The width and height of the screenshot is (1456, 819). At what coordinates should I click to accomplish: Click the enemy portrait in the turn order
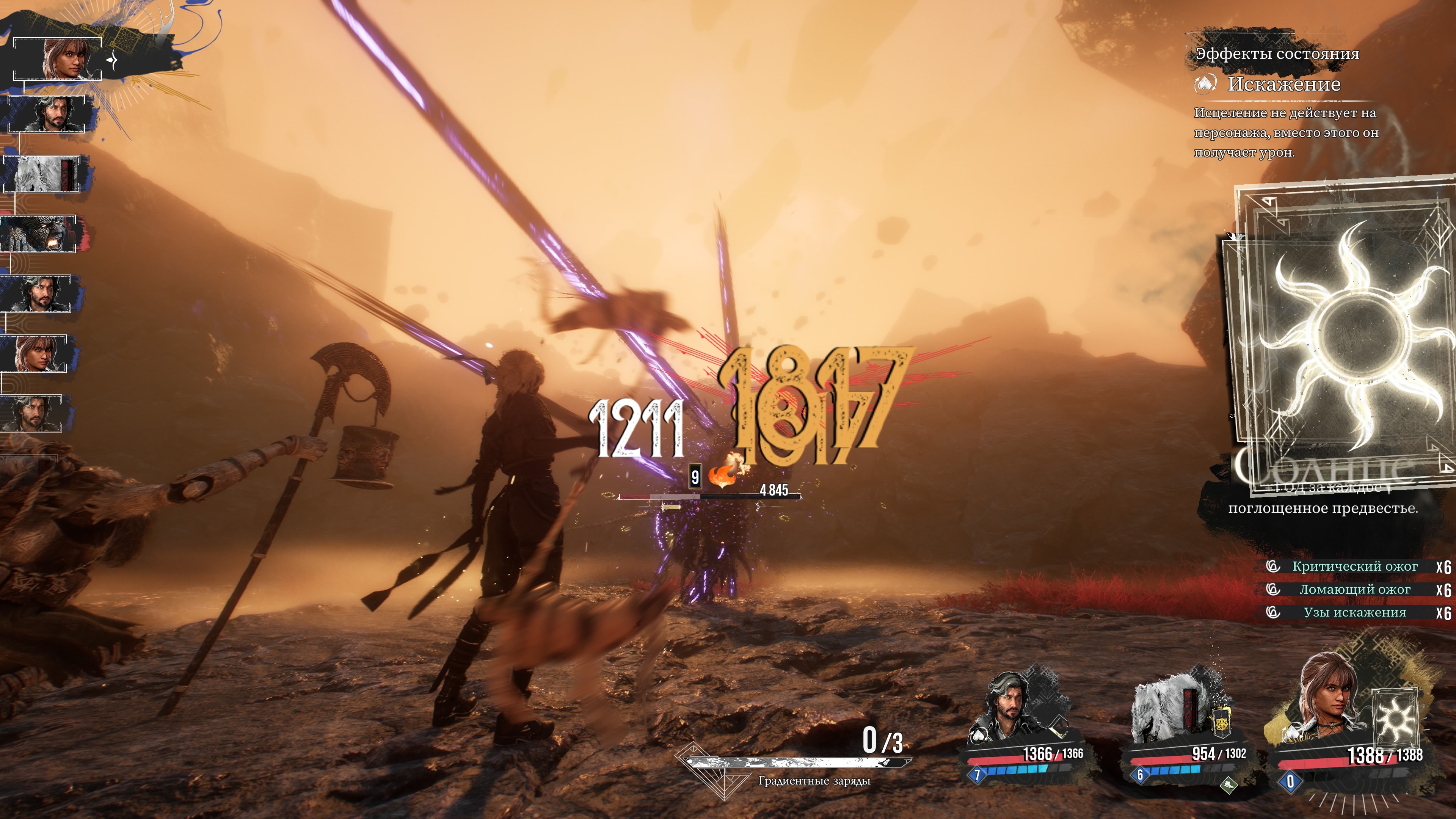point(38,234)
